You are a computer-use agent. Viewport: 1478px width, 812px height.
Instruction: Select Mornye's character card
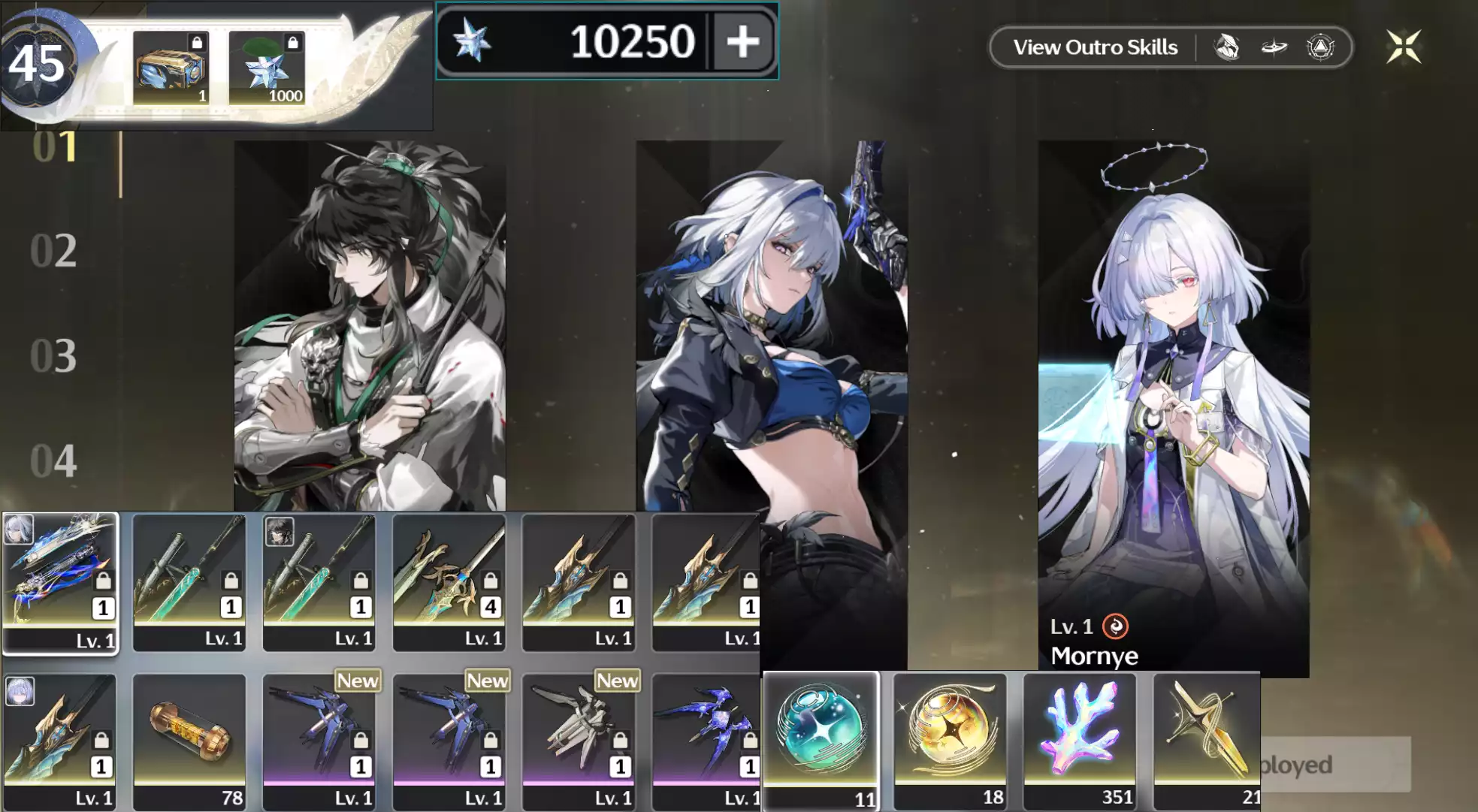[1173, 406]
